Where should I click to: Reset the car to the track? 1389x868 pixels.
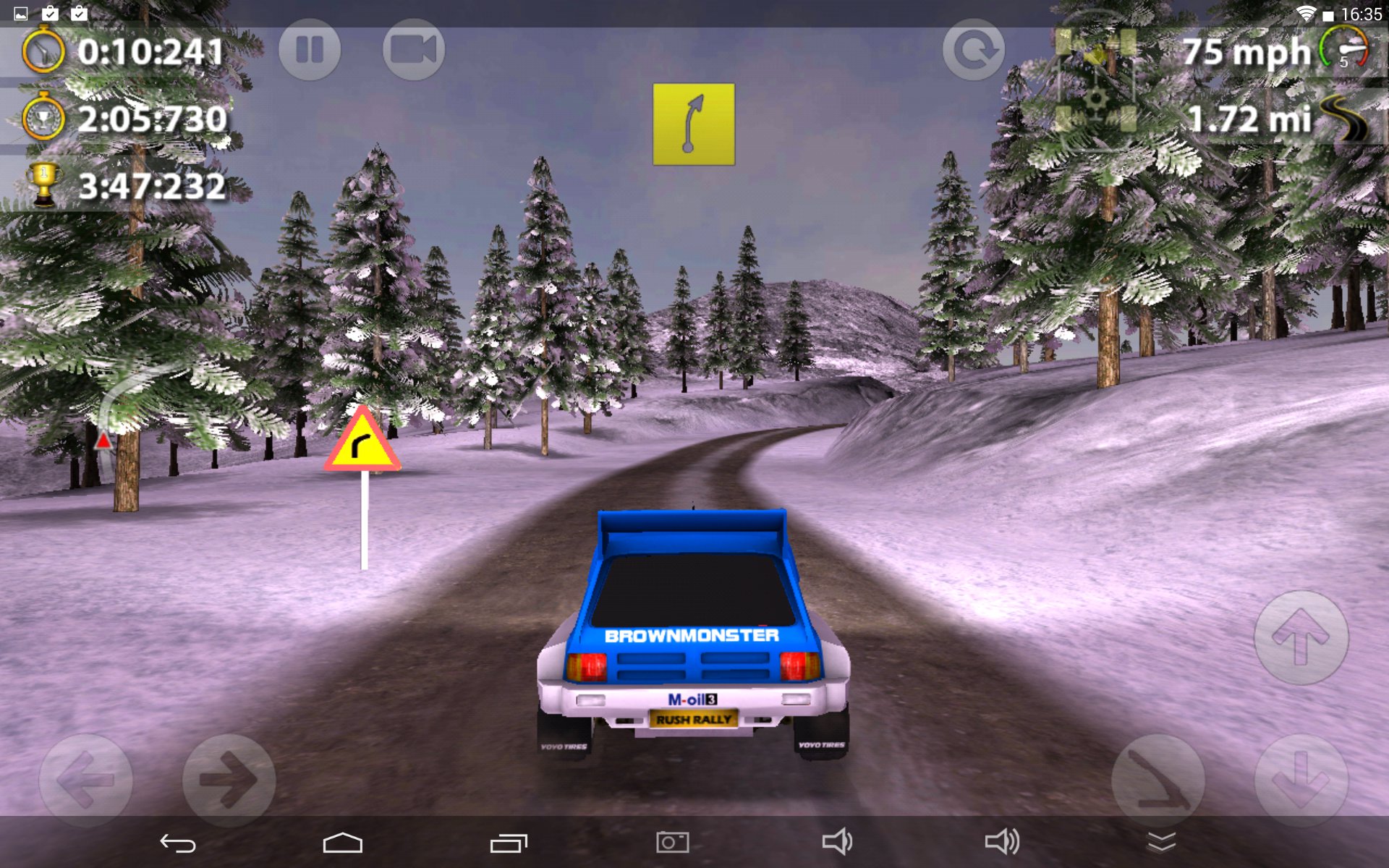(974, 50)
